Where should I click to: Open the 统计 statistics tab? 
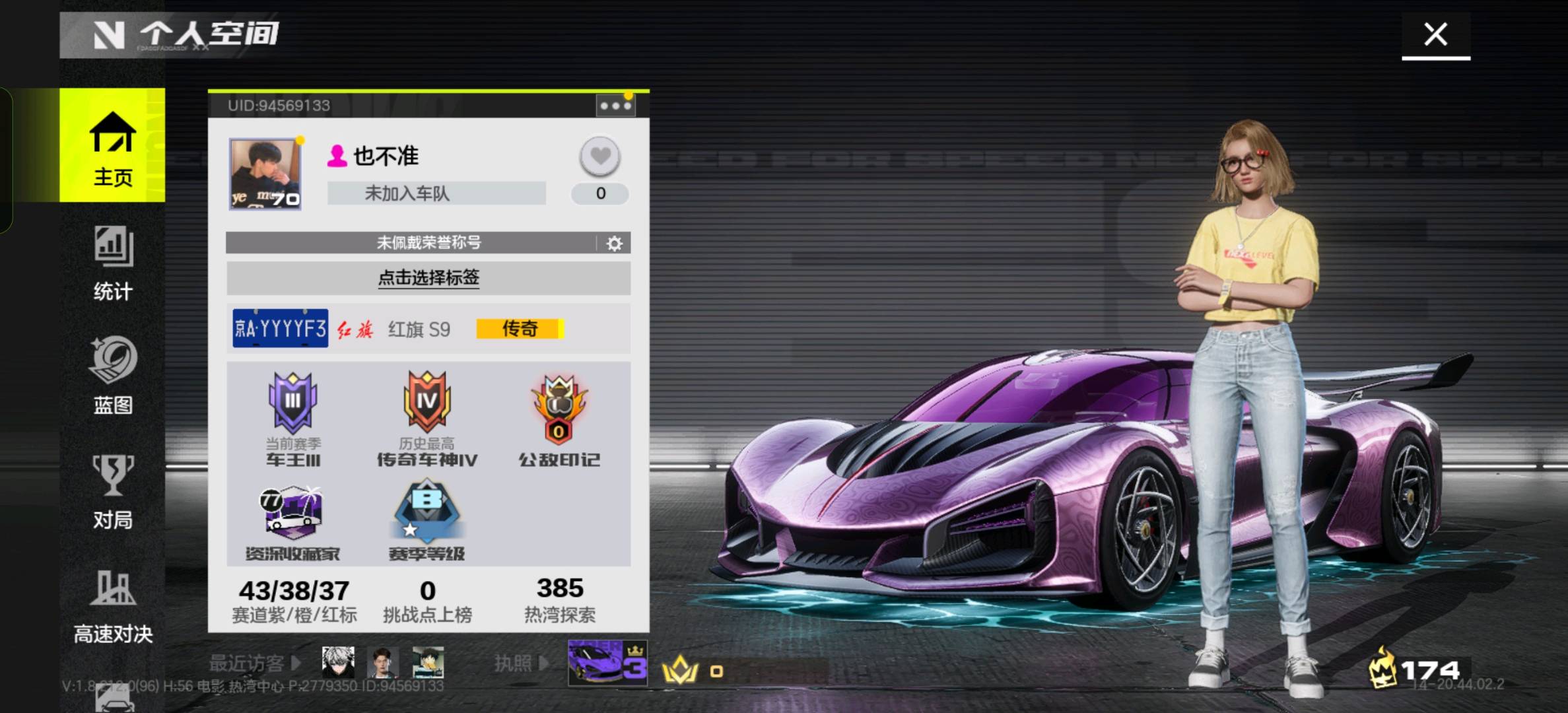pyautogui.click(x=112, y=263)
